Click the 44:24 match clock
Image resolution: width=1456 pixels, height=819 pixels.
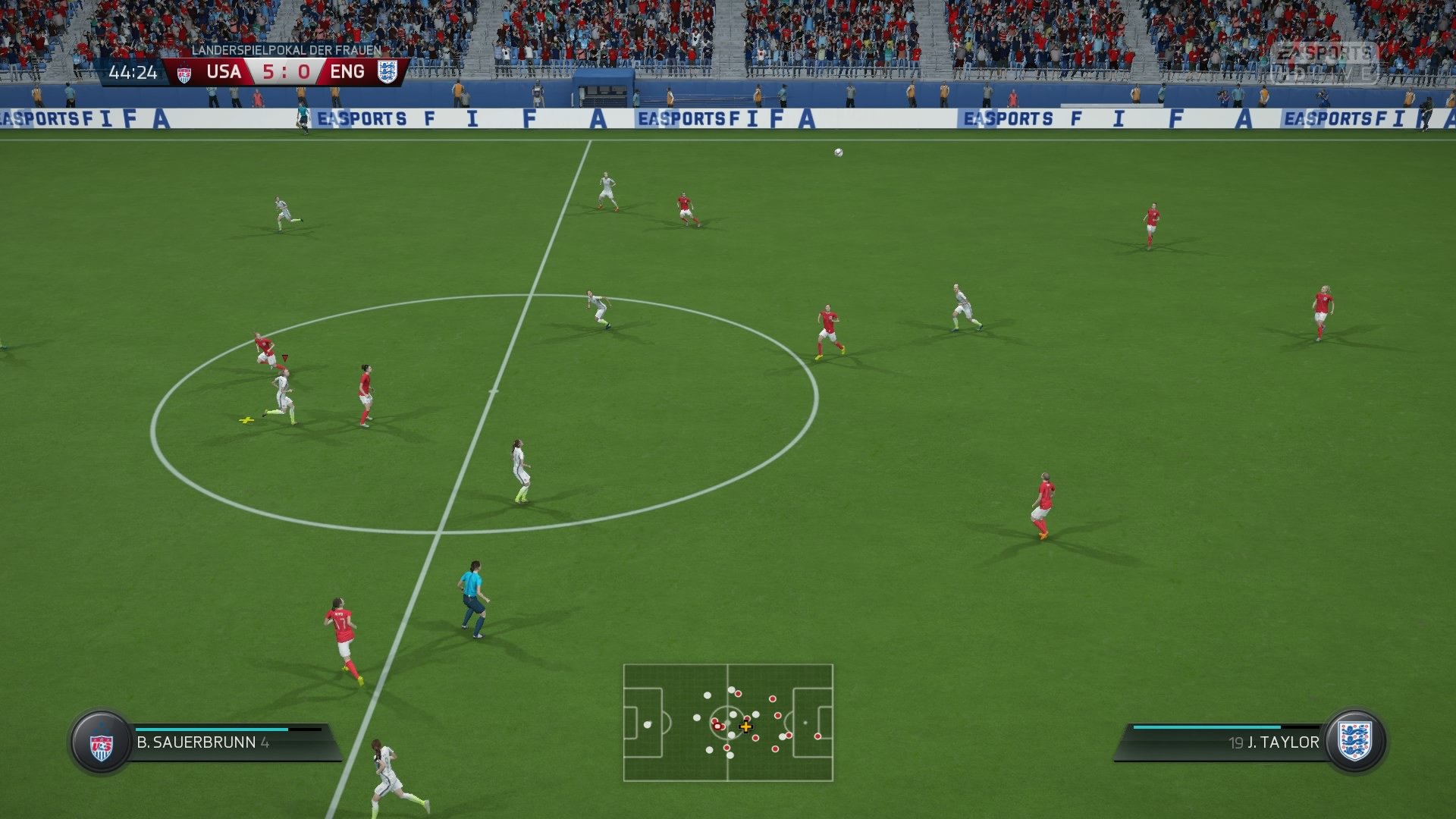(x=134, y=73)
